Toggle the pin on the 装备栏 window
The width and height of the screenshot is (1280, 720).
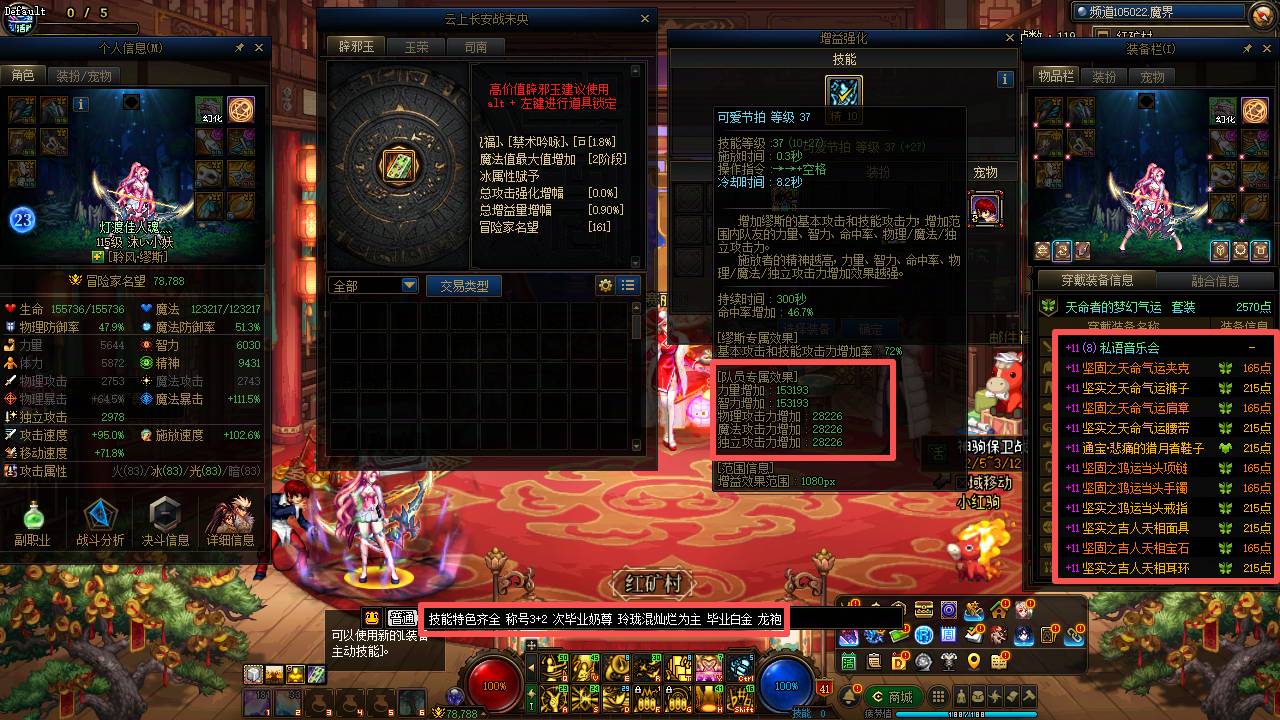tap(1245, 47)
